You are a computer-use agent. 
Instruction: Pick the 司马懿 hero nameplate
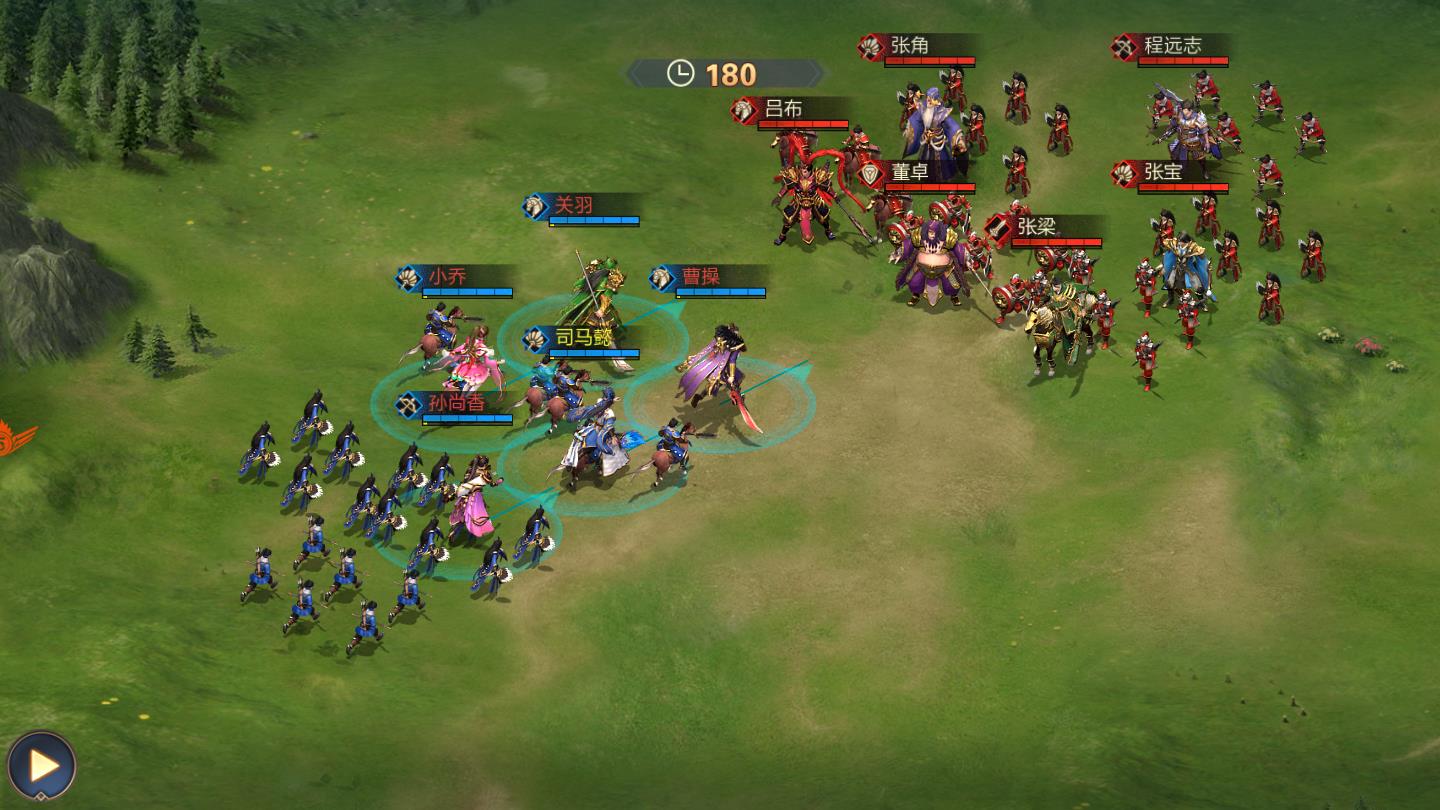(583, 340)
